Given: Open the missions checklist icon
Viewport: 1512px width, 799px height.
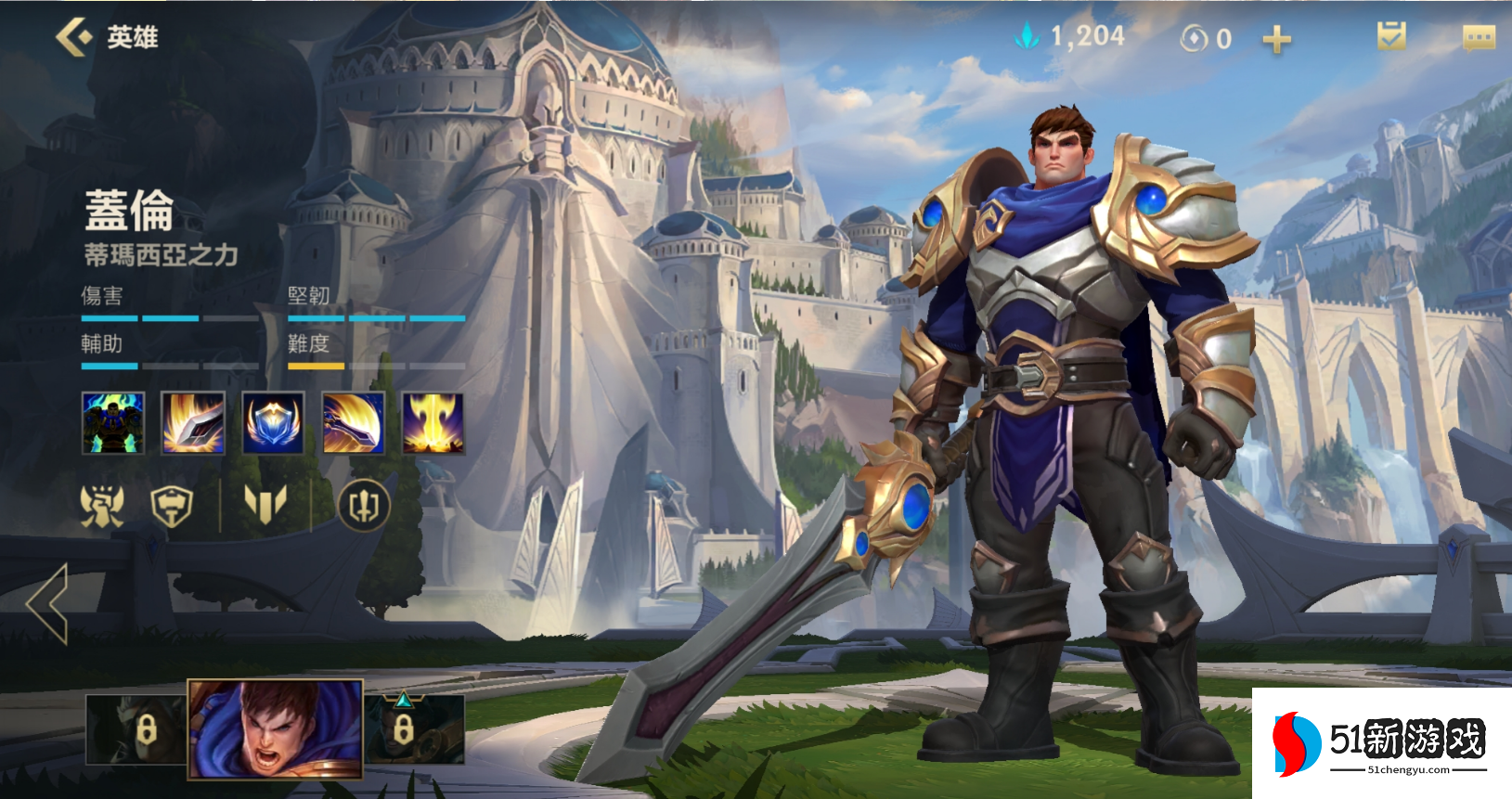Looking at the screenshot, I should (x=1390, y=37).
